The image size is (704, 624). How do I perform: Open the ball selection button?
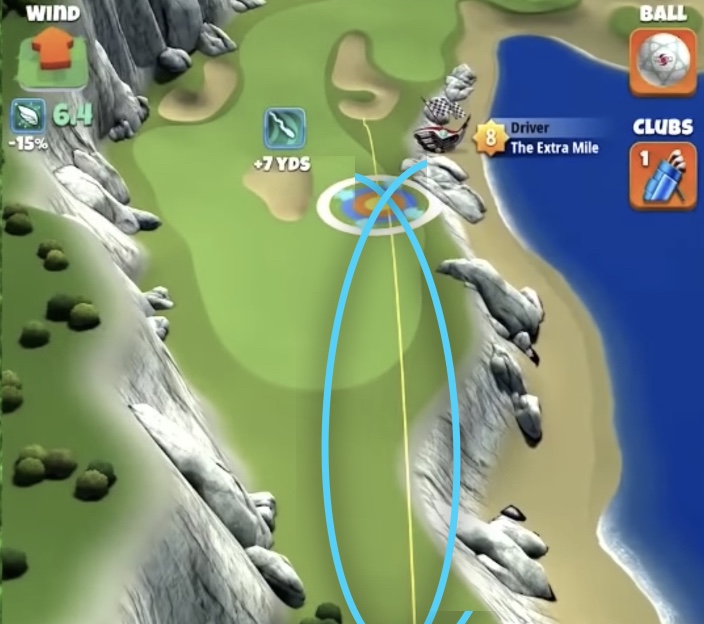[x=662, y=62]
